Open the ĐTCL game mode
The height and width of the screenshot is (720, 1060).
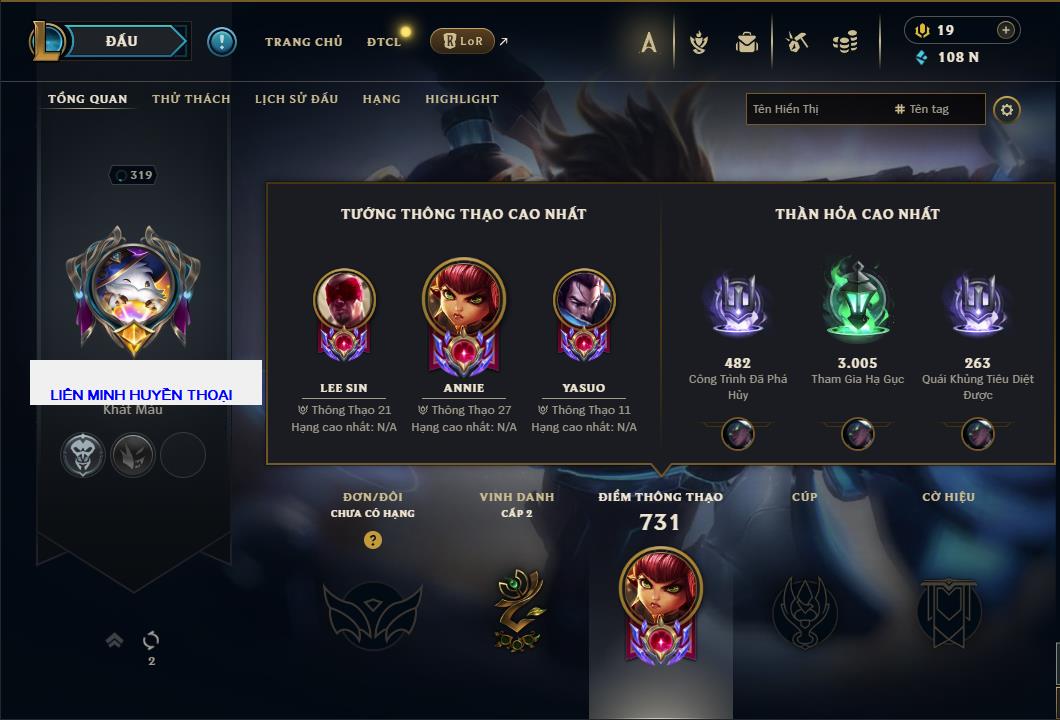[x=384, y=42]
